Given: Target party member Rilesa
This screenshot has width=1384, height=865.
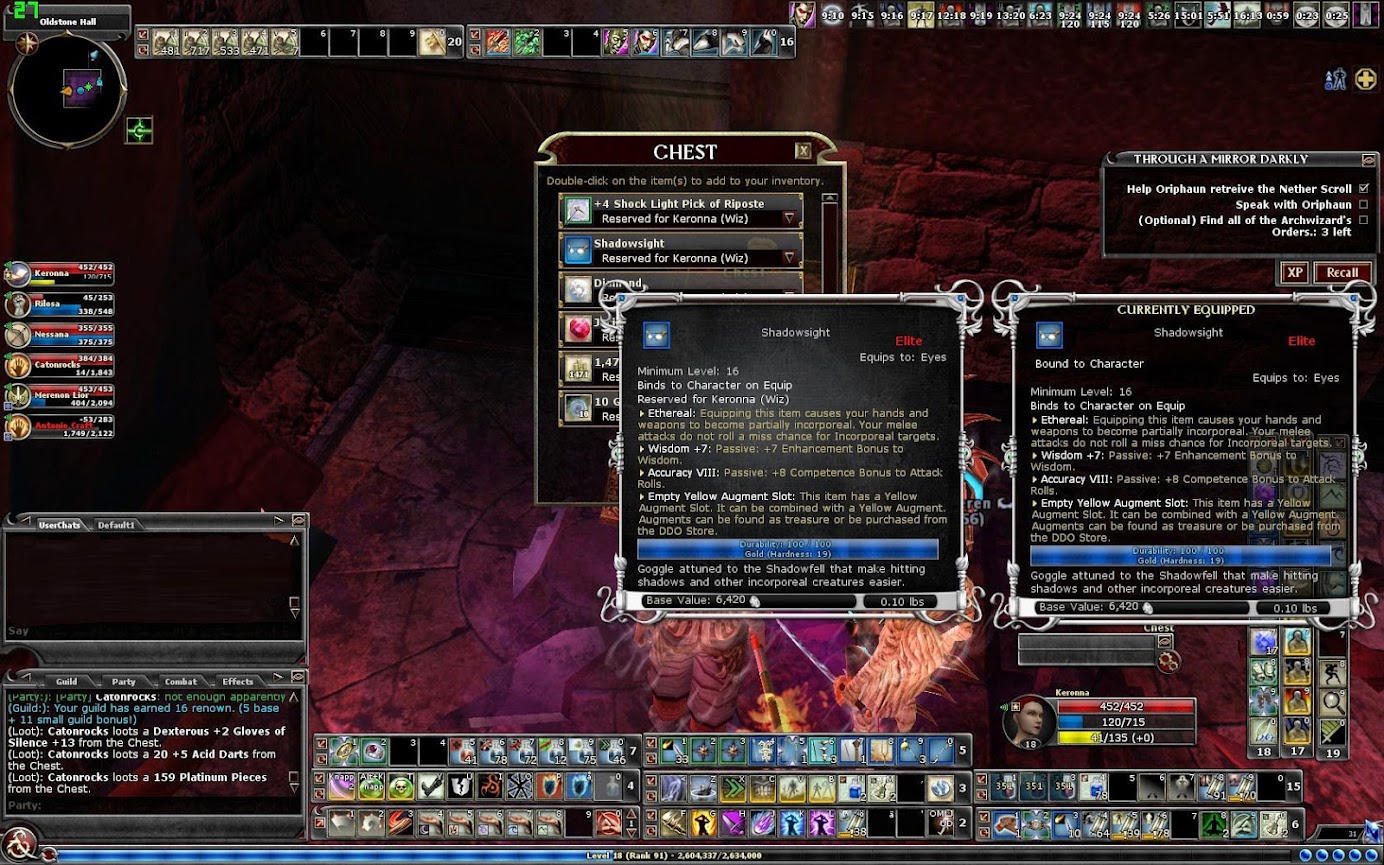Looking at the screenshot, I should [x=60, y=305].
